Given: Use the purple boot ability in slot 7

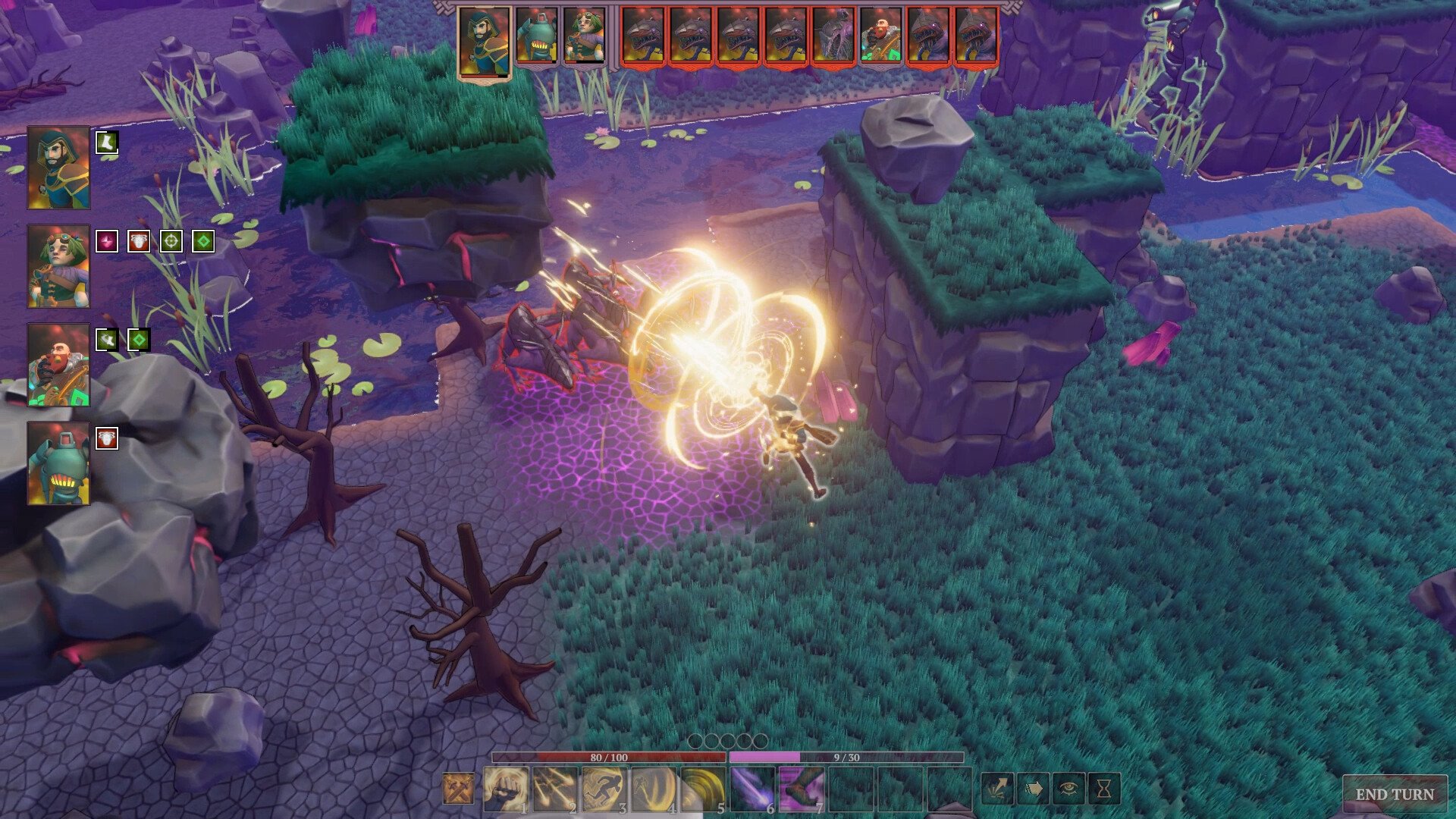Looking at the screenshot, I should coord(801,789).
